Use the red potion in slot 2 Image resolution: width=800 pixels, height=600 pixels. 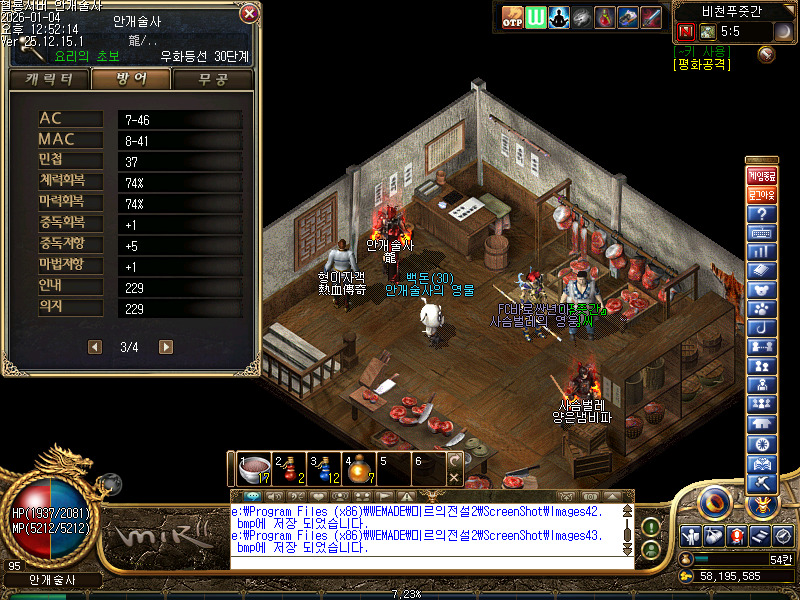point(290,468)
